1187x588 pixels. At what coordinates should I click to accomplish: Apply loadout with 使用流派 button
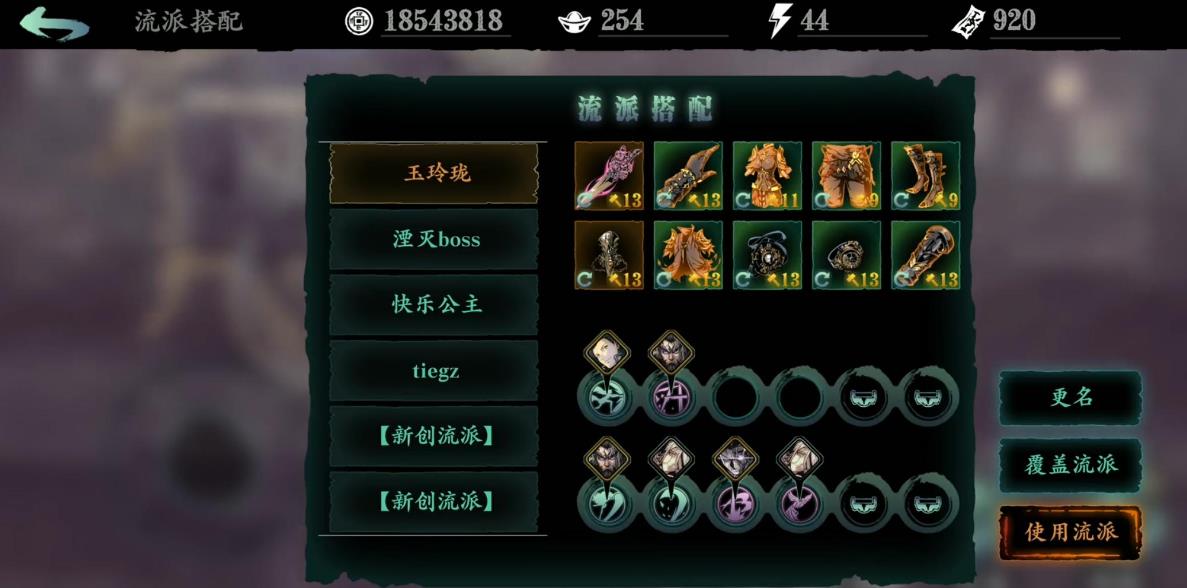[x=1070, y=531]
